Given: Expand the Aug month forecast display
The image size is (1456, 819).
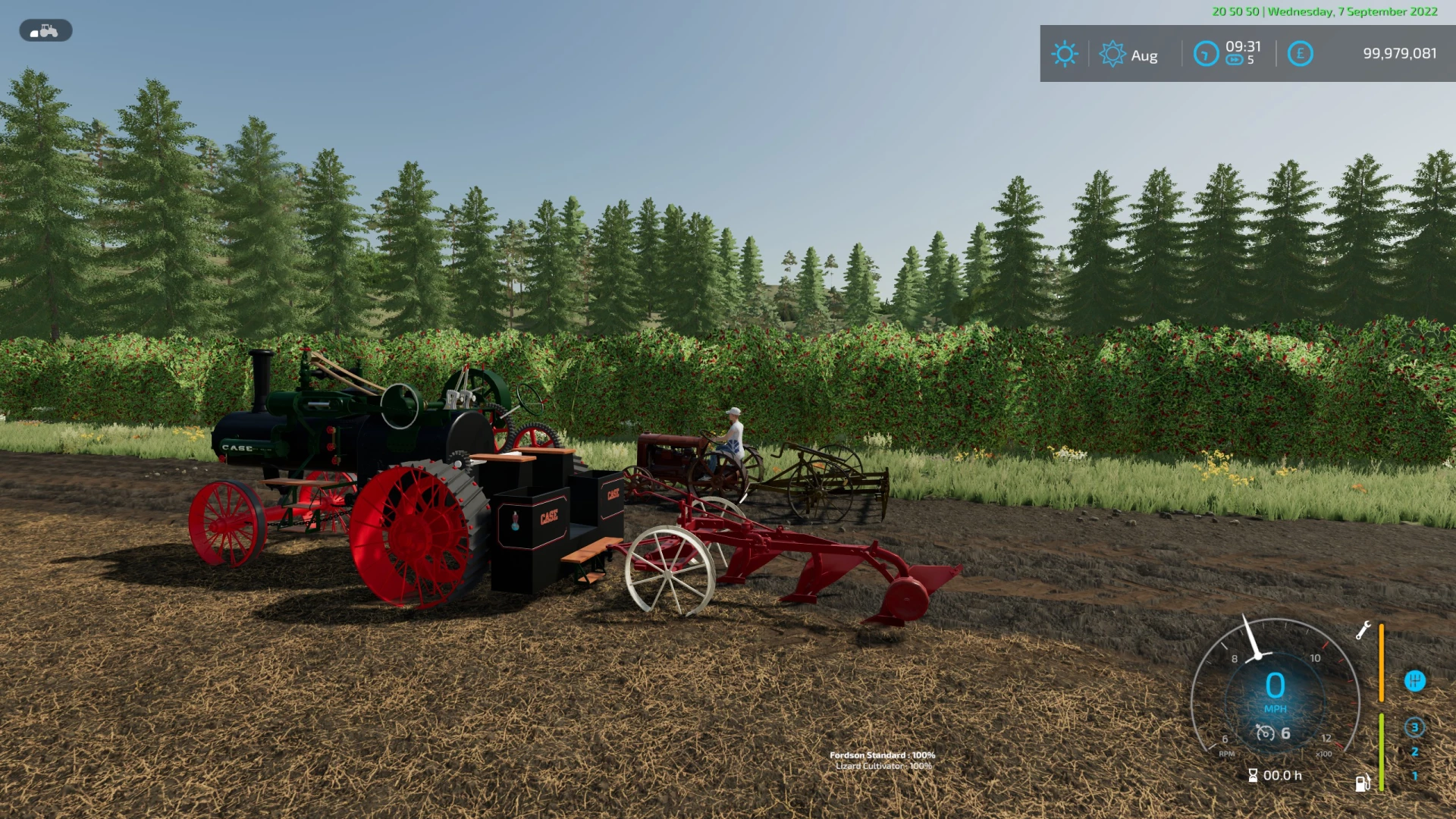Looking at the screenshot, I should [x=1144, y=55].
